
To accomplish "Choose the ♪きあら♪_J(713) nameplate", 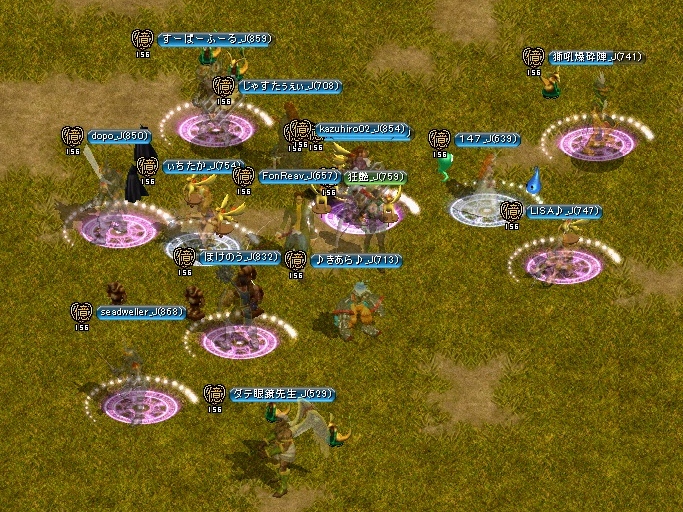I will pos(355,260).
